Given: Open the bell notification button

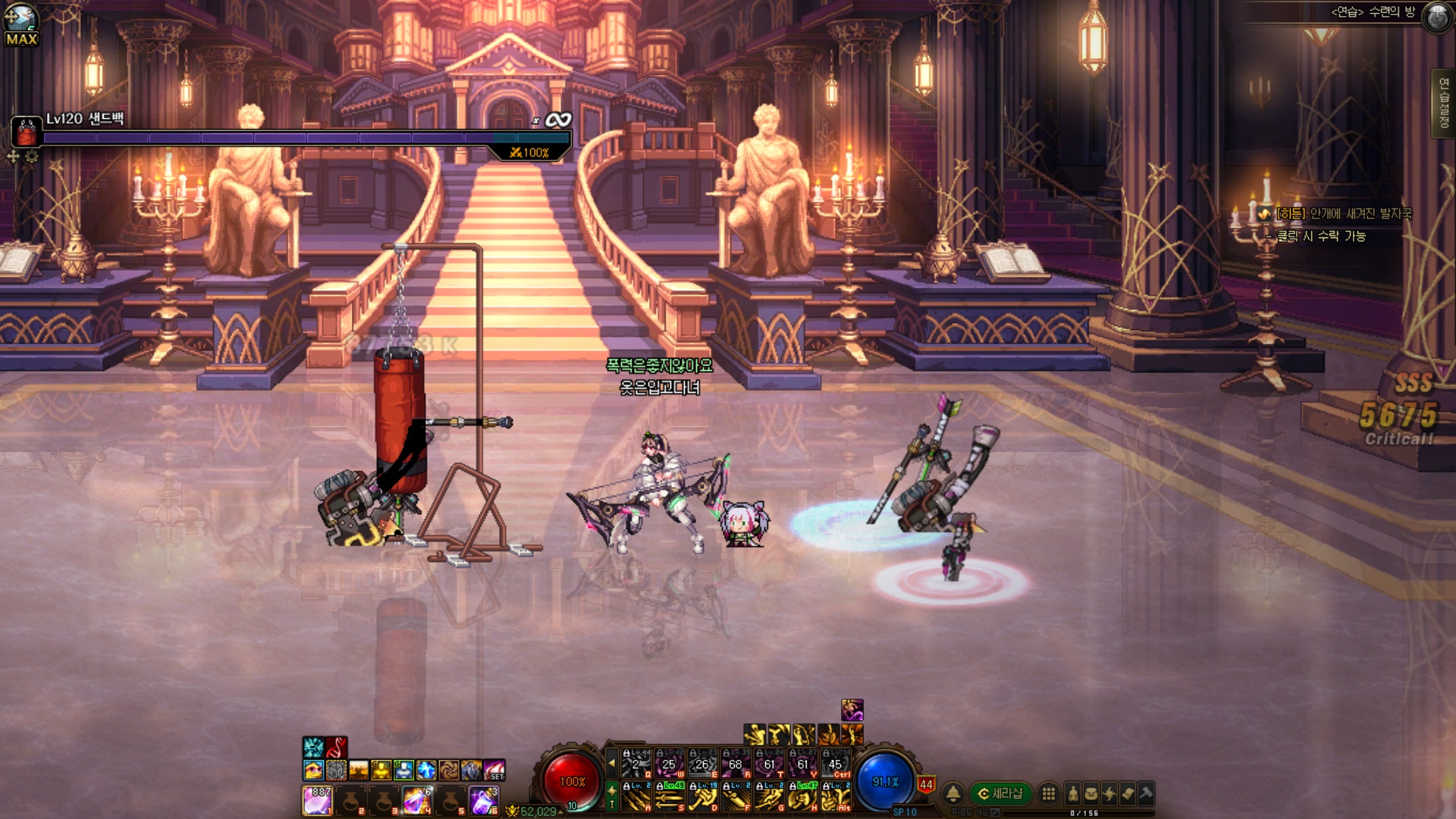Looking at the screenshot, I should 953,793.
